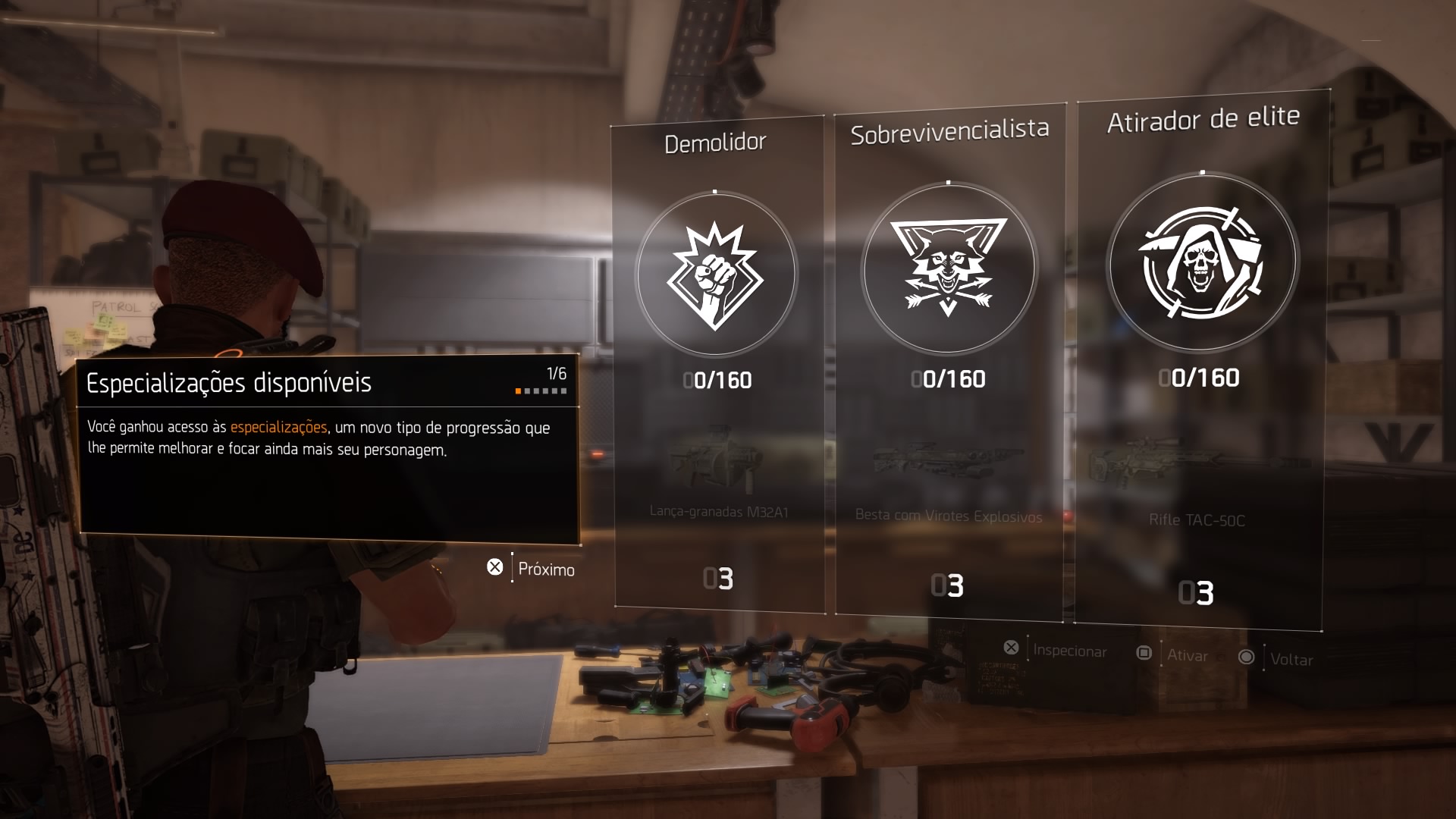Viewport: 1456px width, 819px height.
Task: Select the Demolidor specialization emblem
Action: pyautogui.click(x=715, y=275)
